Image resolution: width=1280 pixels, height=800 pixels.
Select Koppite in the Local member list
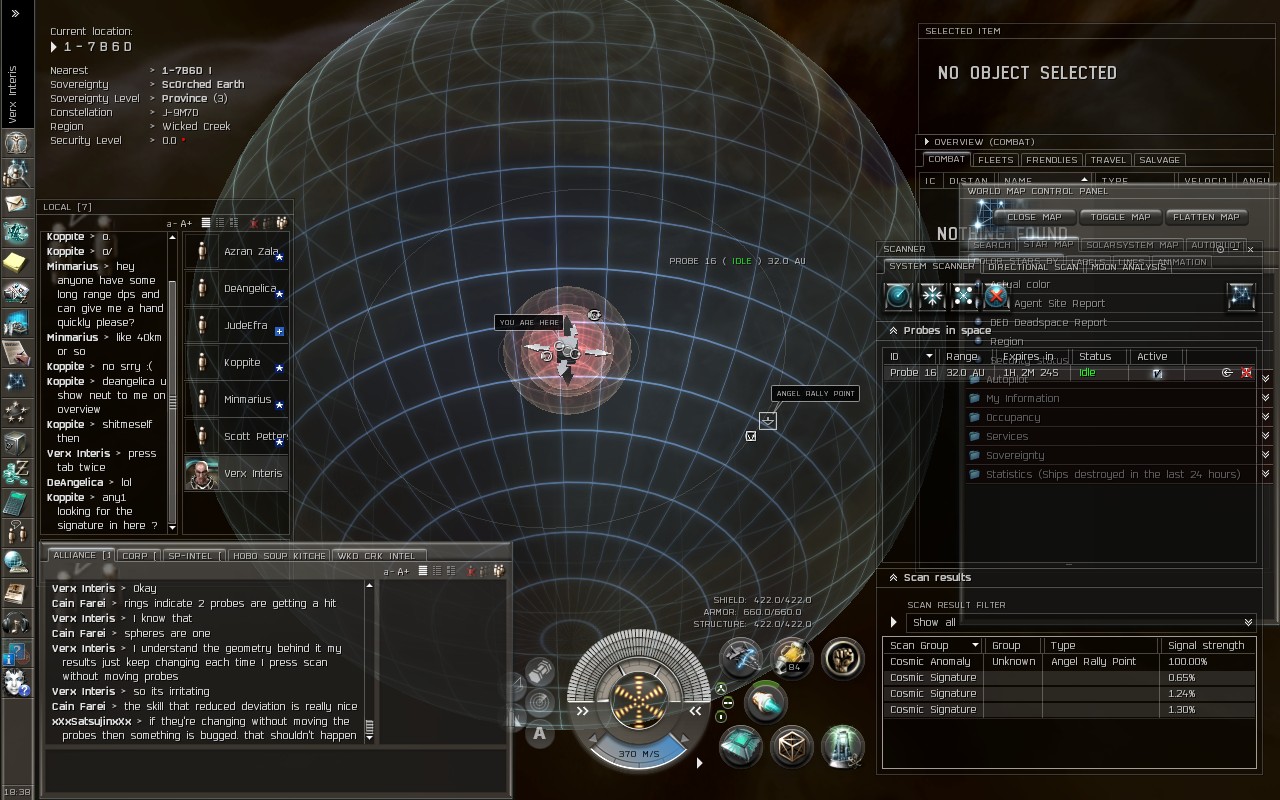241,363
